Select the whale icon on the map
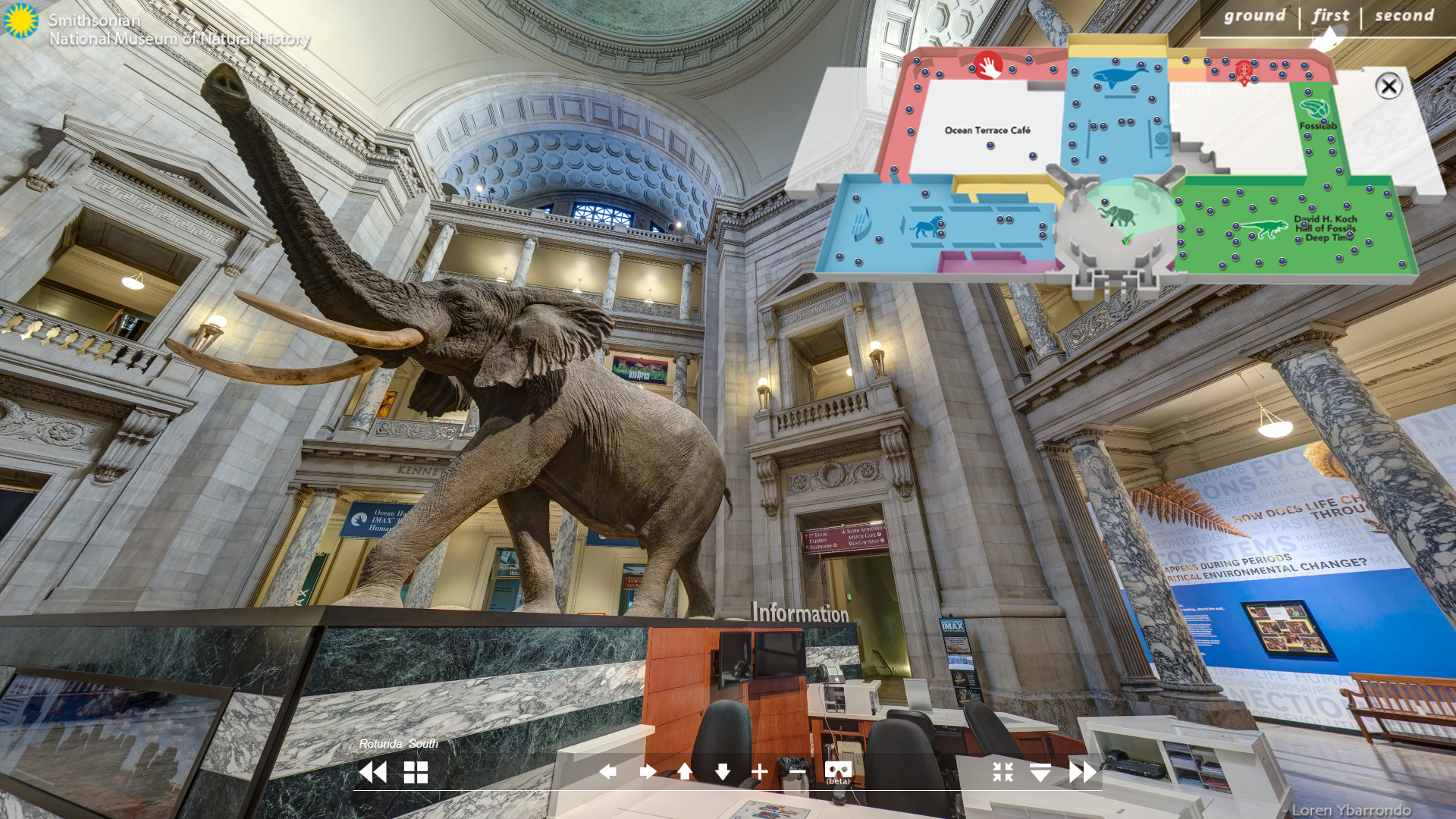1456x819 pixels. pyautogui.click(x=1119, y=77)
